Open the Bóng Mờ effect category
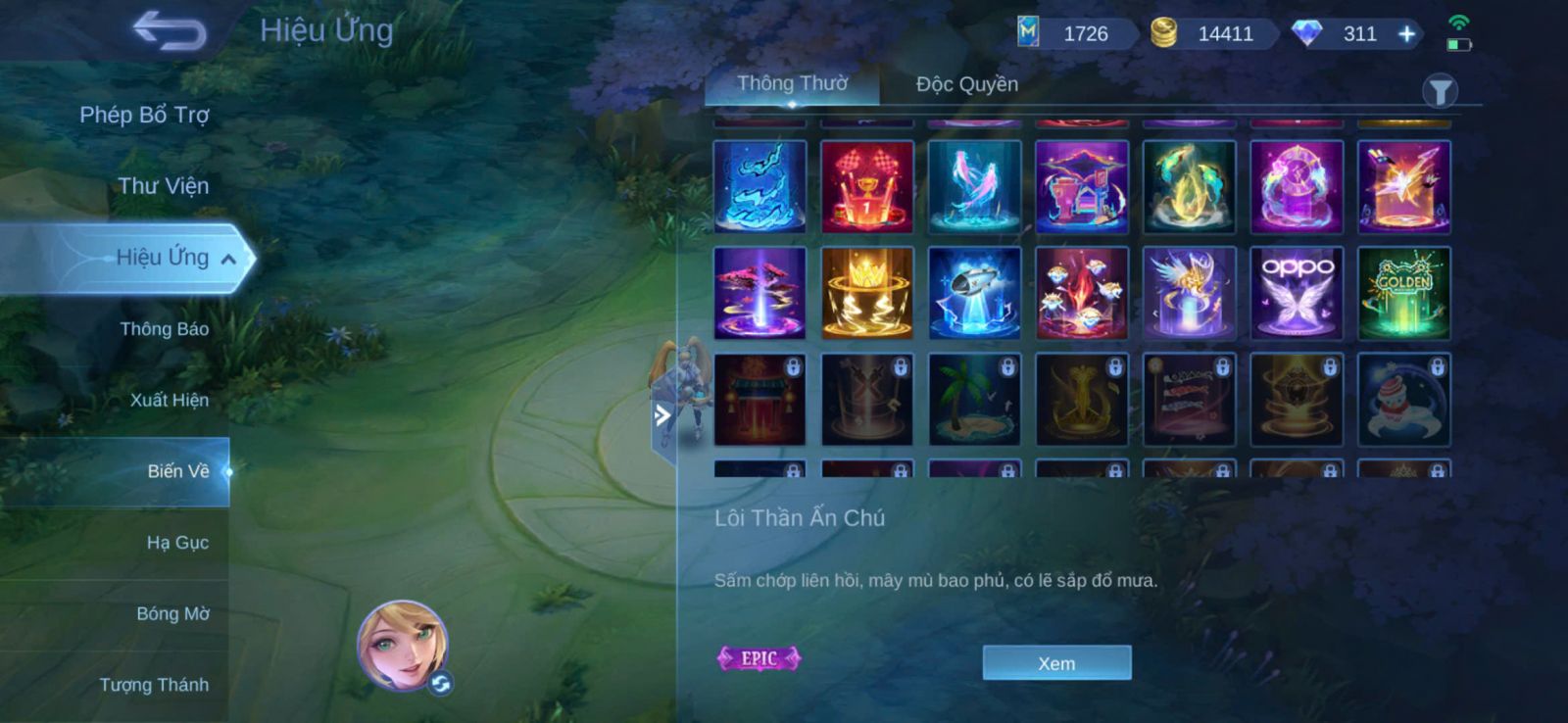The height and width of the screenshot is (723, 1568). [172, 614]
